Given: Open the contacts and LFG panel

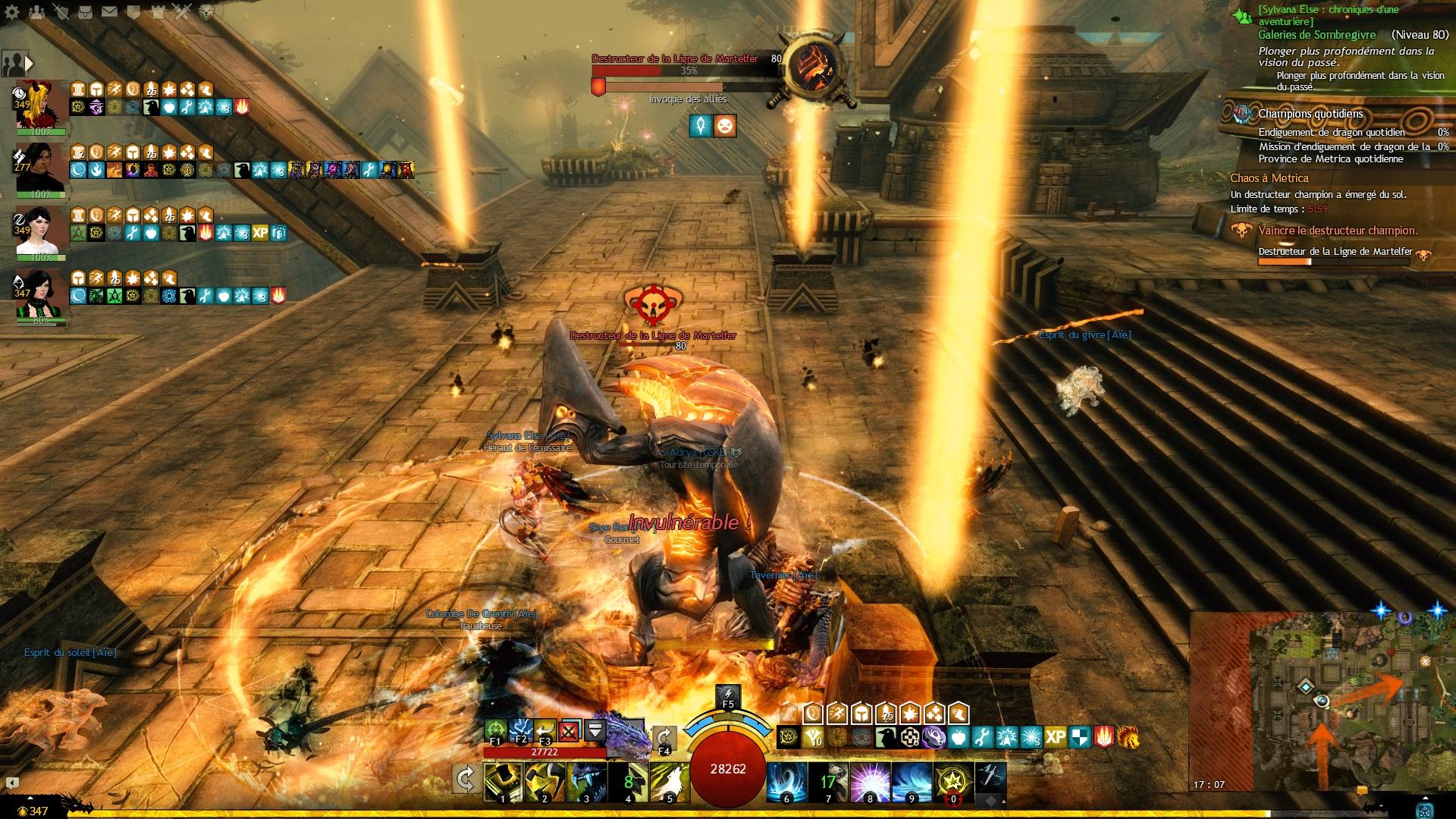Looking at the screenshot, I should coord(36,11).
